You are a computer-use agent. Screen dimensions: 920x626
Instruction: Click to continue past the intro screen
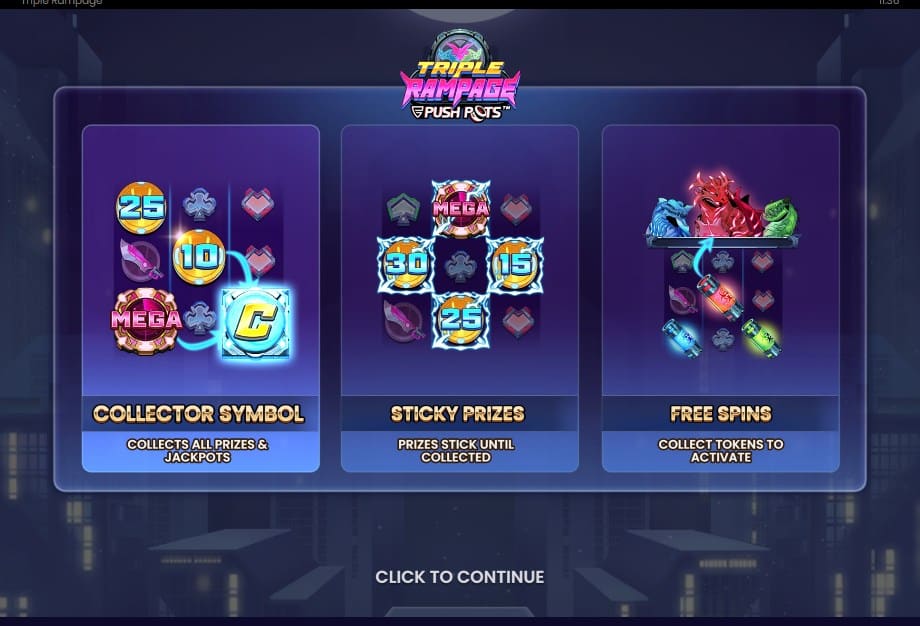pos(459,577)
